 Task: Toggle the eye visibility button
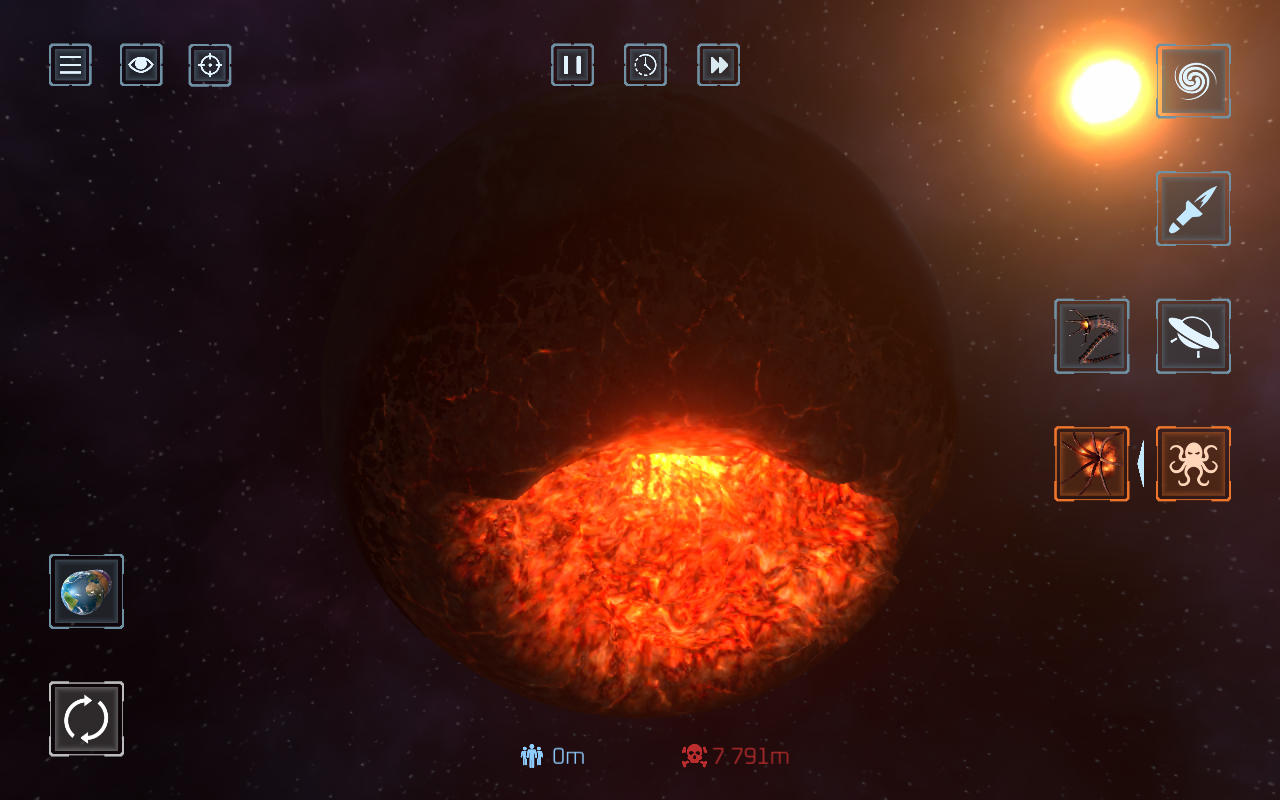click(141, 65)
